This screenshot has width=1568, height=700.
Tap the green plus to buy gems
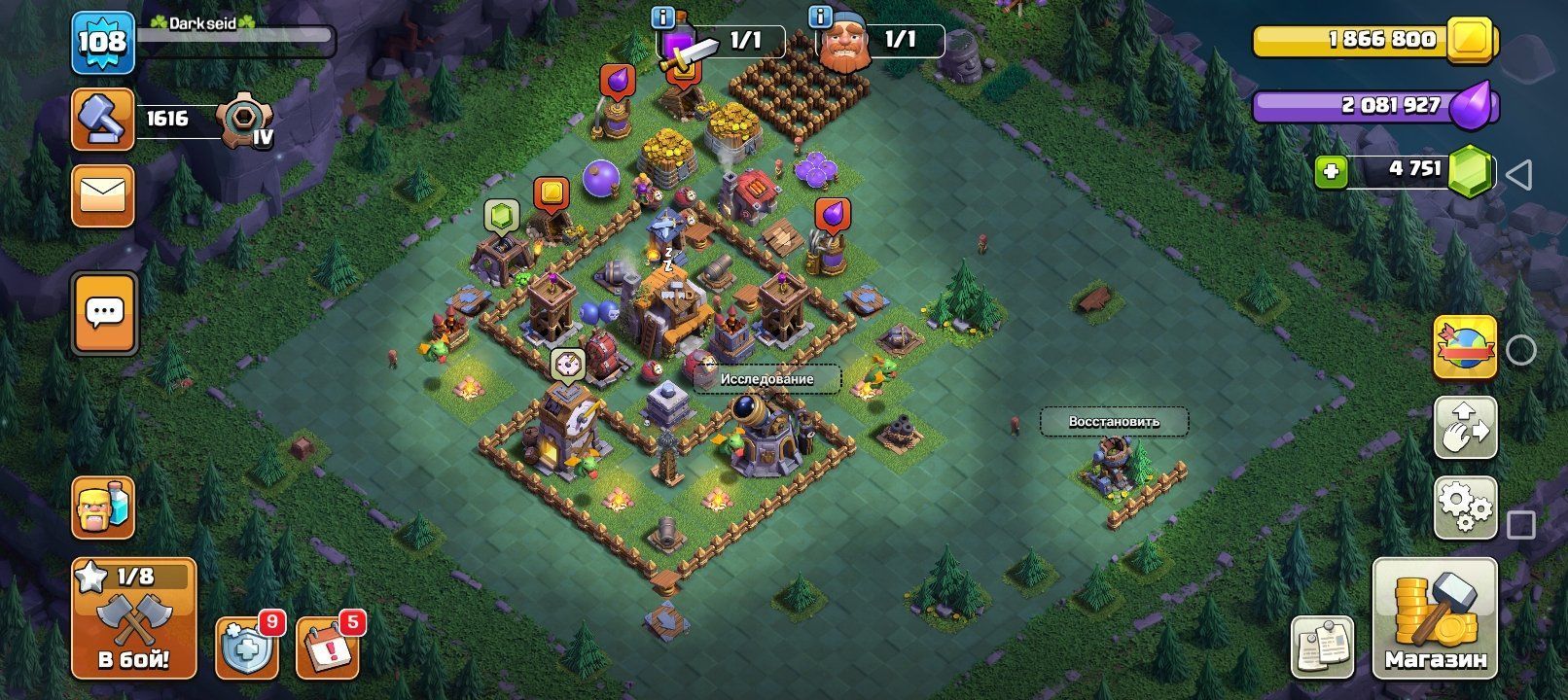pyautogui.click(x=1331, y=172)
